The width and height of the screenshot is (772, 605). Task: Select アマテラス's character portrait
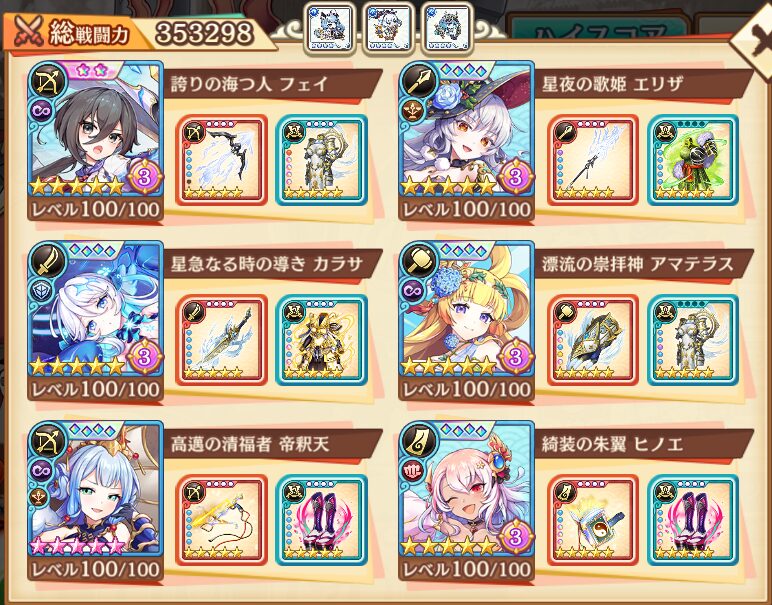[466, 311]
